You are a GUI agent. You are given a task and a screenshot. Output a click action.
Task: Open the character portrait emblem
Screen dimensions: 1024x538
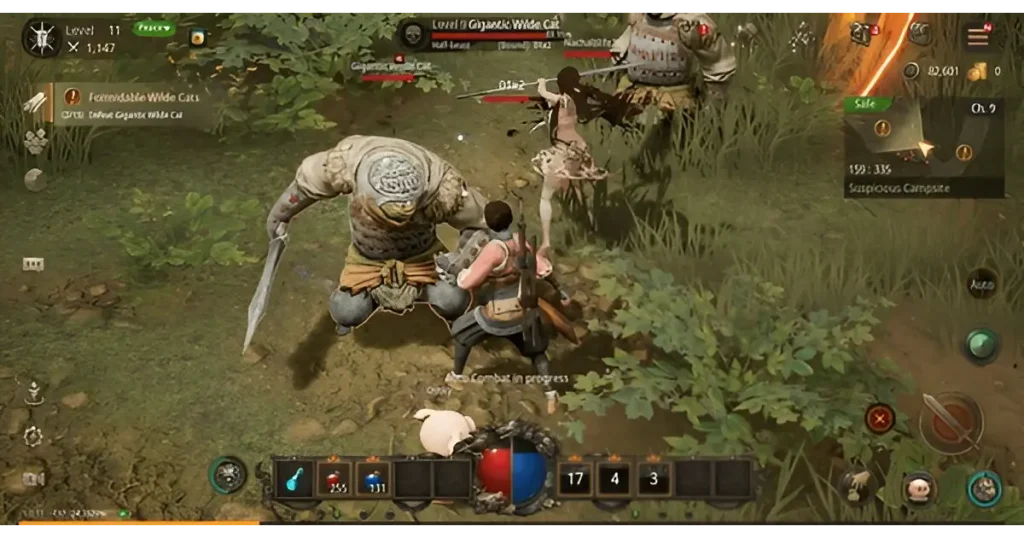point(42,39)
